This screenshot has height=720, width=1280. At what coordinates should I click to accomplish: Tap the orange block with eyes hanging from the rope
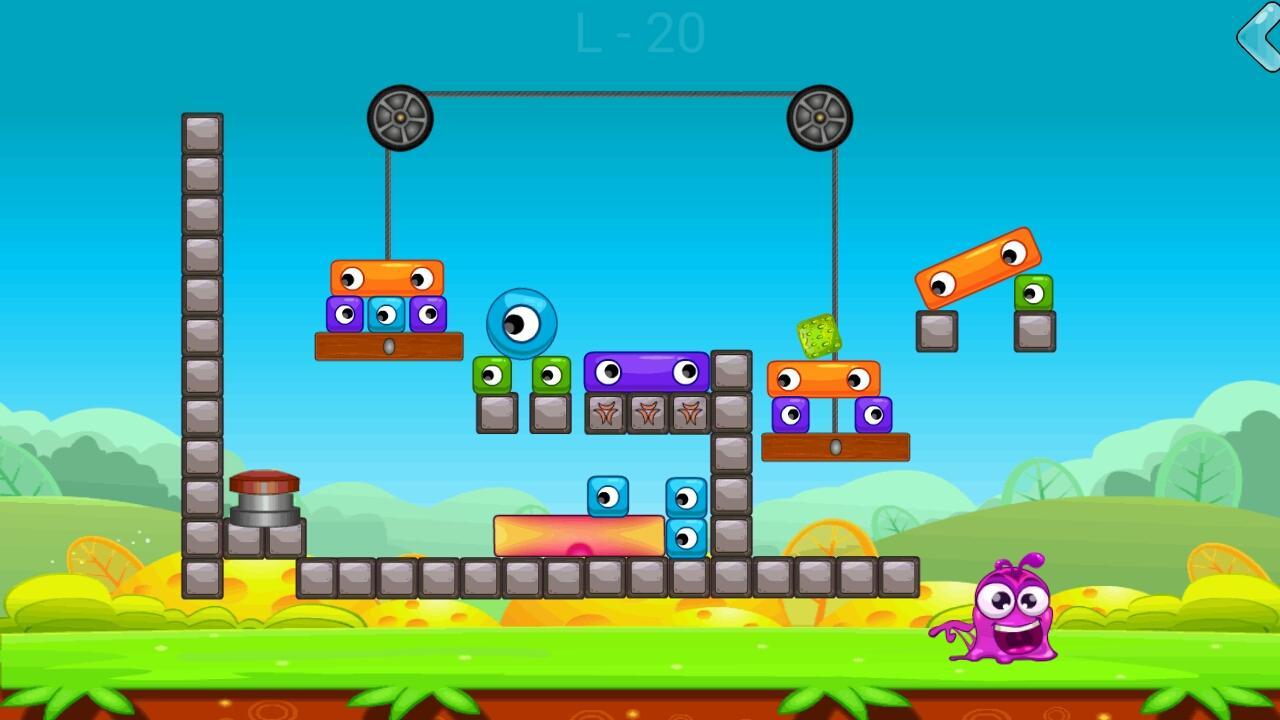pyautogui.click(x=388, y=276)
